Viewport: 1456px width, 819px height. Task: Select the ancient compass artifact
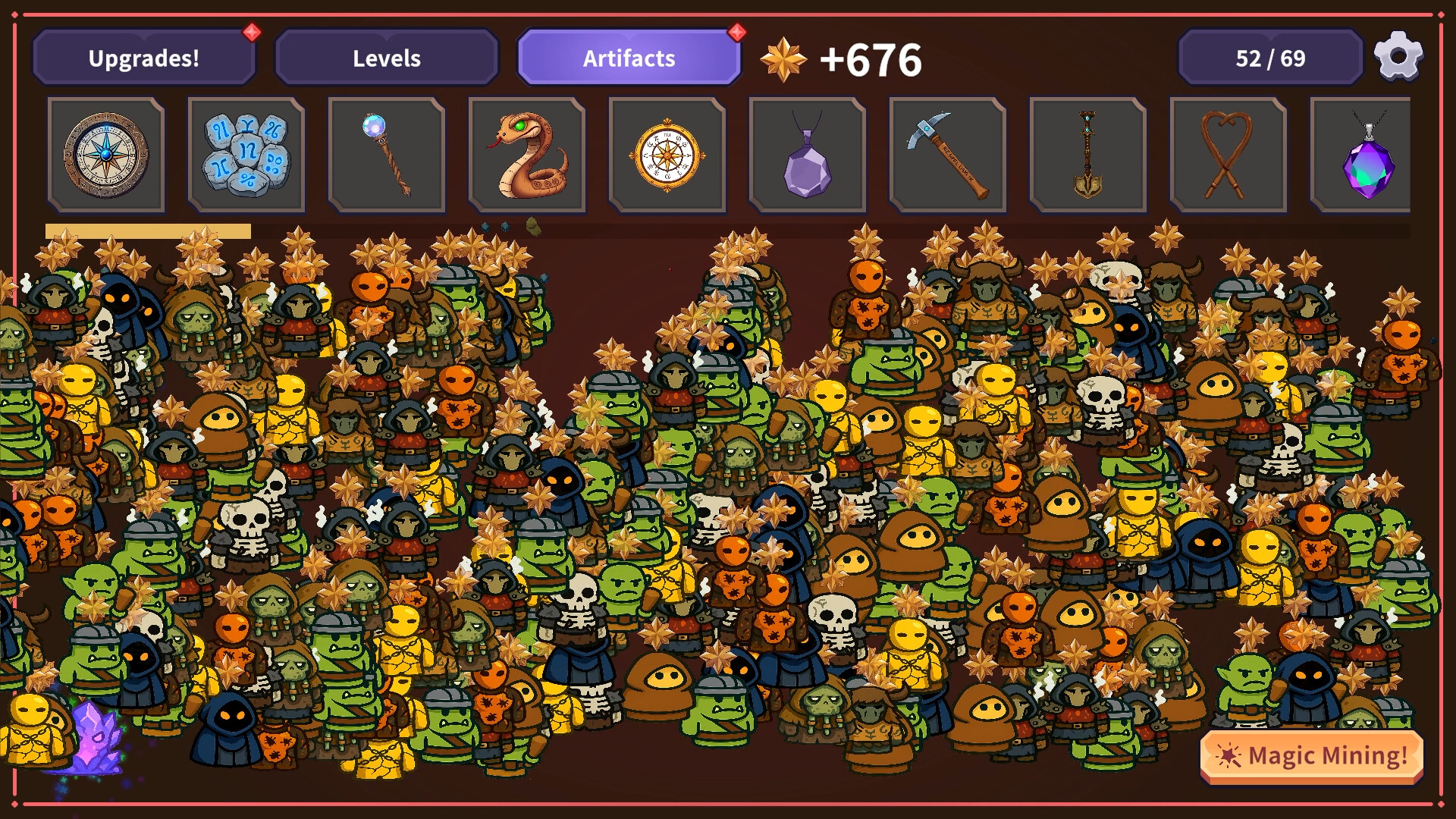click(106, 155)
